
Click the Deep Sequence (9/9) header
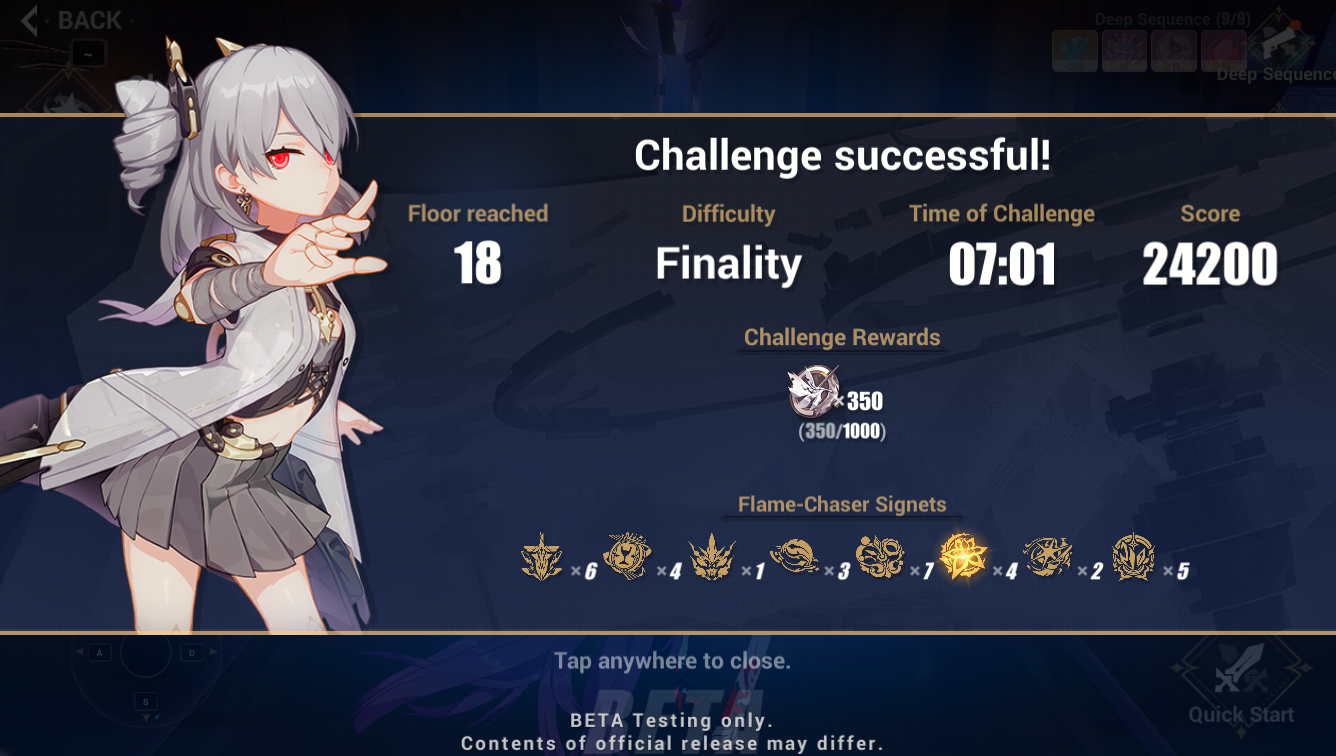coord(1171,19)
